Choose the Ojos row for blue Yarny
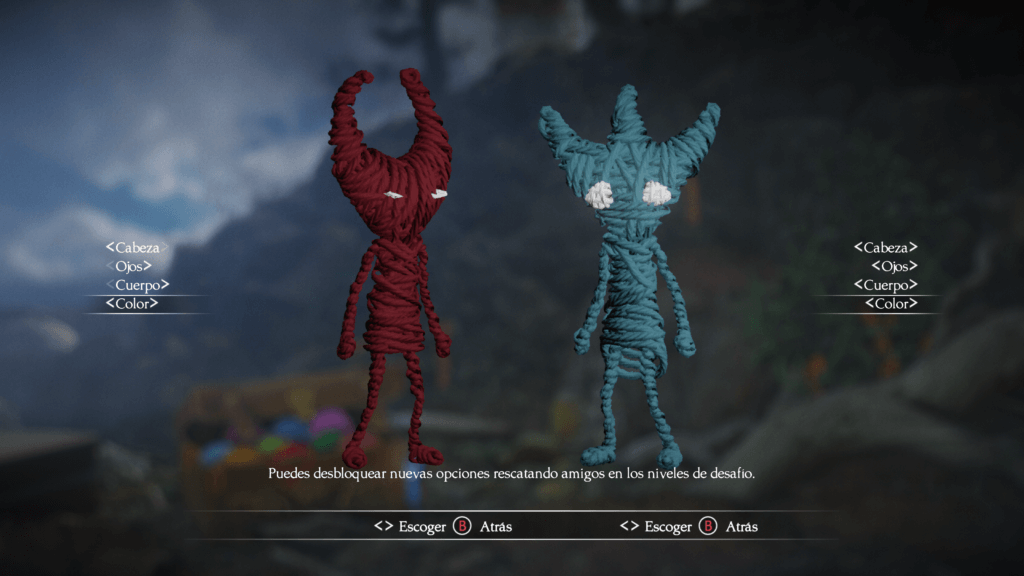The image size is (1024, 576). click(x=894, y=266)
